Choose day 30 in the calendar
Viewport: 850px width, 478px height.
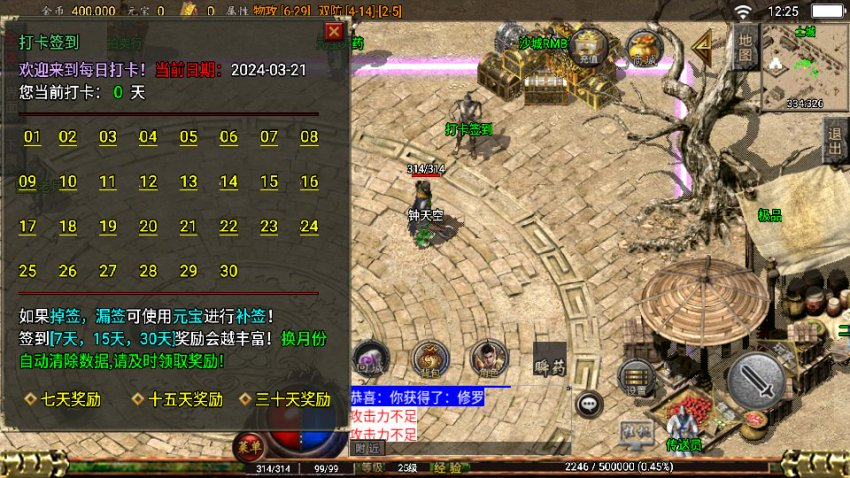(229, 271)
